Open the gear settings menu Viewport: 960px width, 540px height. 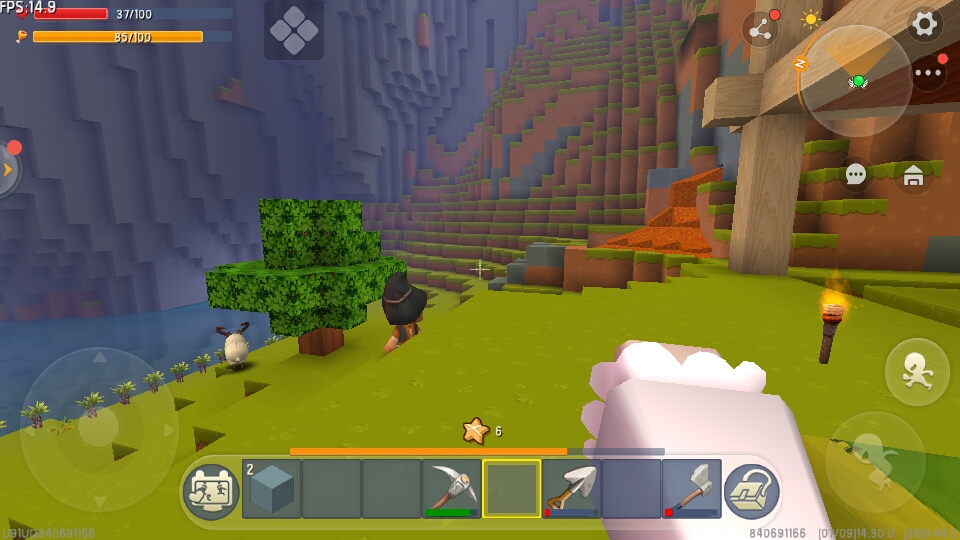925,24
